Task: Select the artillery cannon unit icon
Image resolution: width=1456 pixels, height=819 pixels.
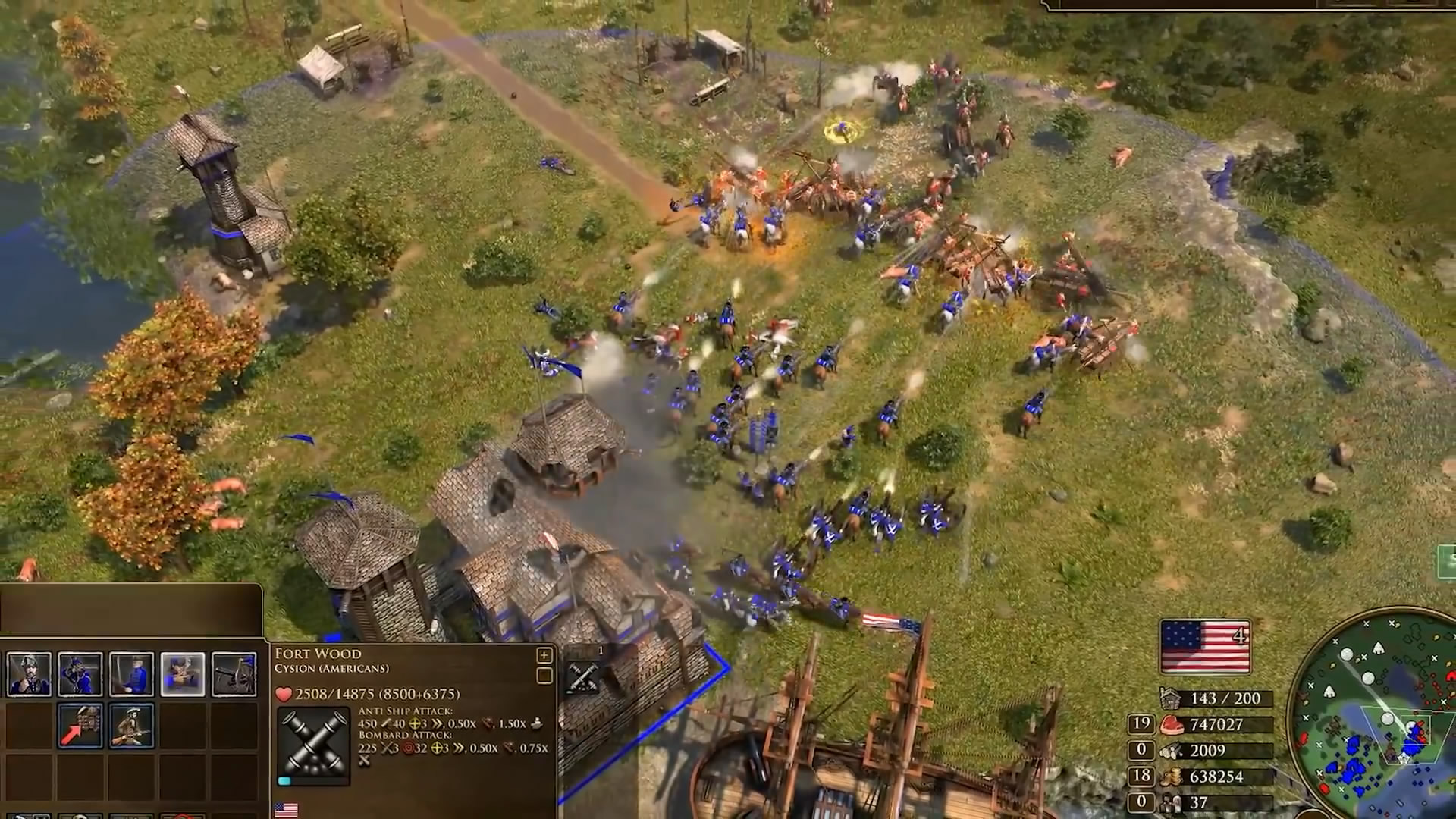Action: click(234, 674)
